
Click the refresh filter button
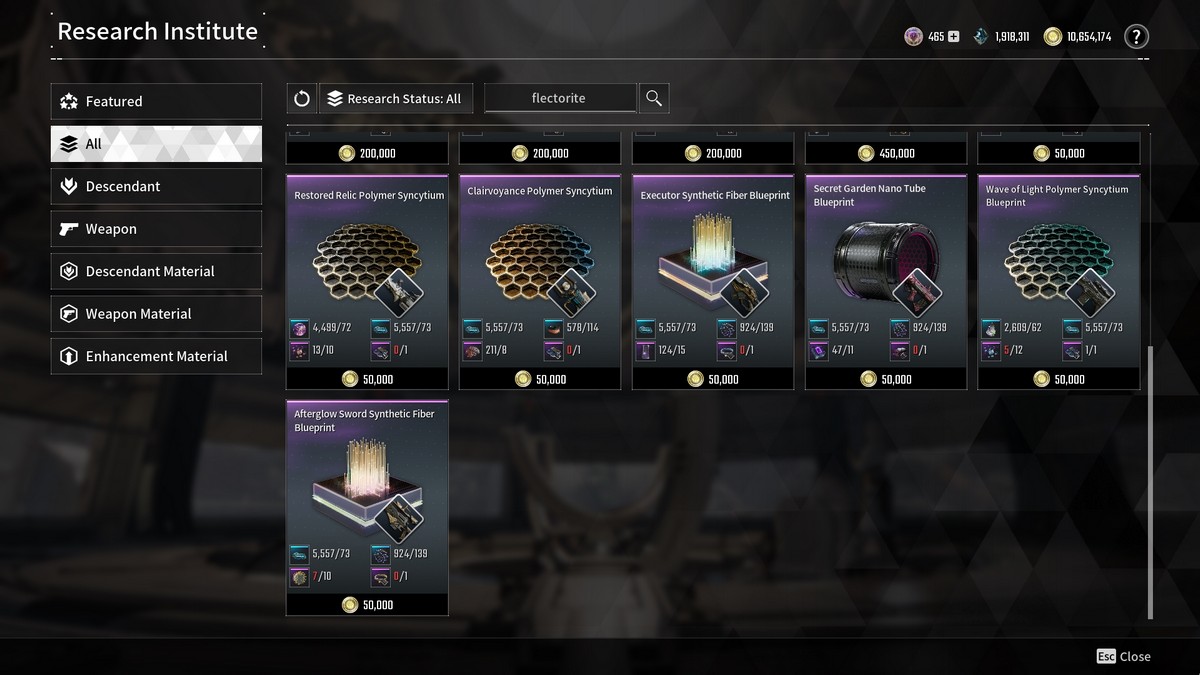coord(301,98)
